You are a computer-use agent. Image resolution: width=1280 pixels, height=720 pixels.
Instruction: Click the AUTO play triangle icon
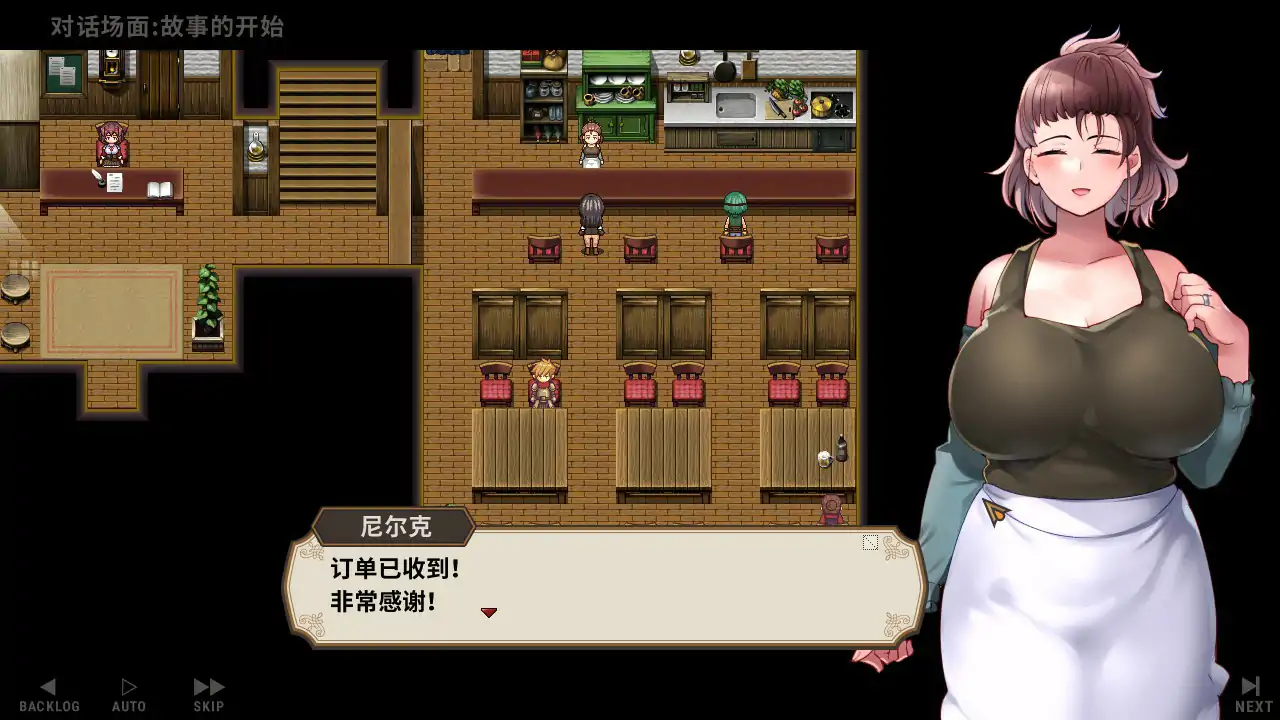click(129, 685)
